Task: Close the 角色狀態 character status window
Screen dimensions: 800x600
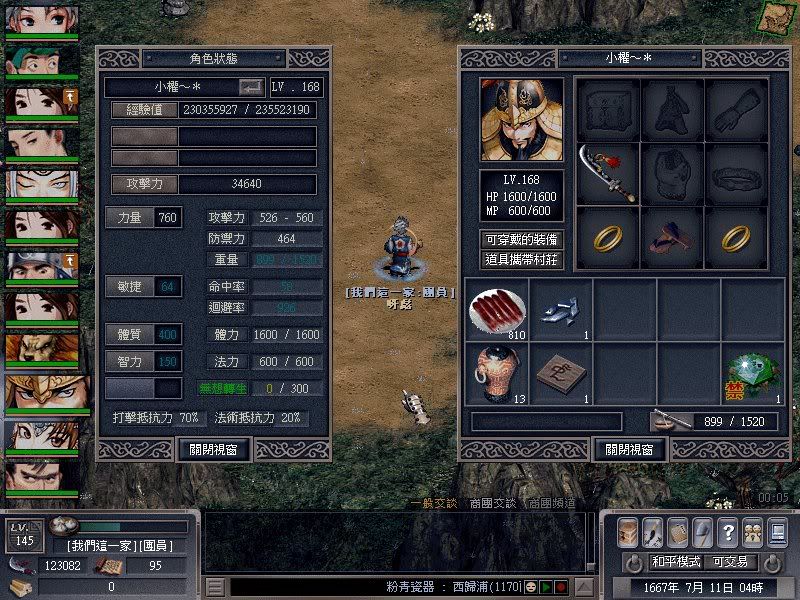Action: (x=213, y=449)
